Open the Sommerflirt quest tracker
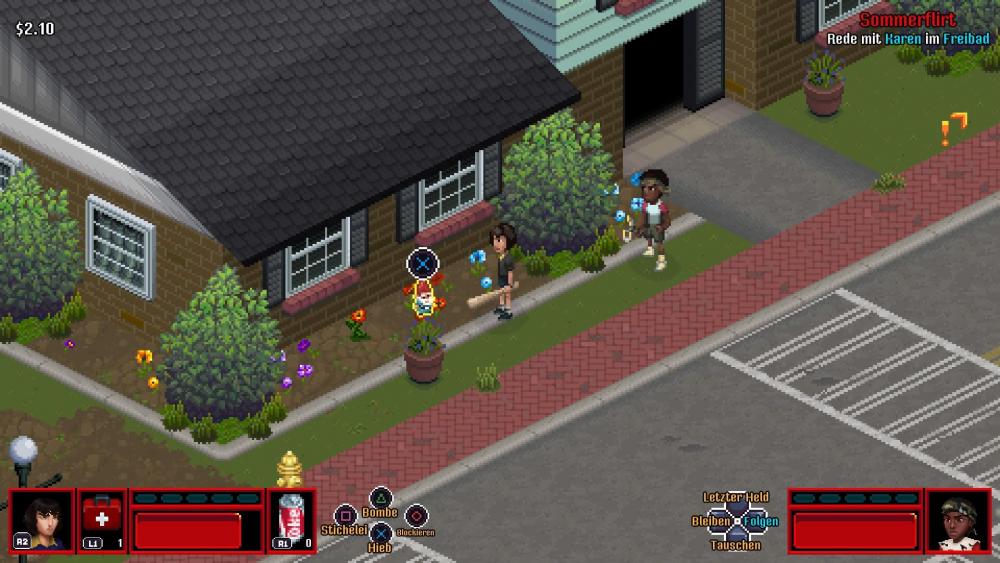 coord(907,21)
